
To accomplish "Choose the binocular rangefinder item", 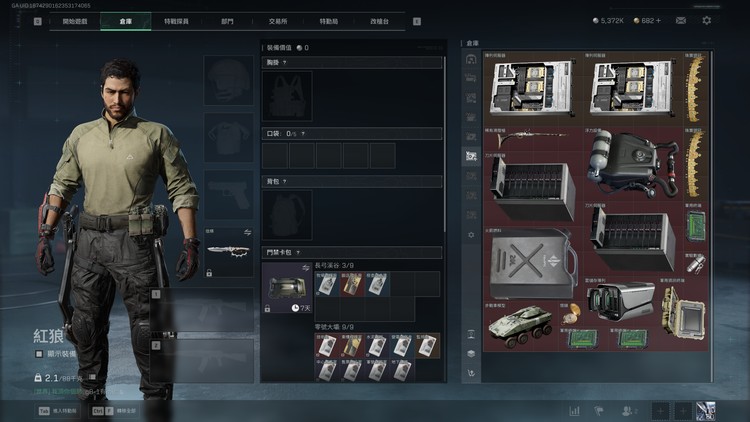I will pos(620,299).
